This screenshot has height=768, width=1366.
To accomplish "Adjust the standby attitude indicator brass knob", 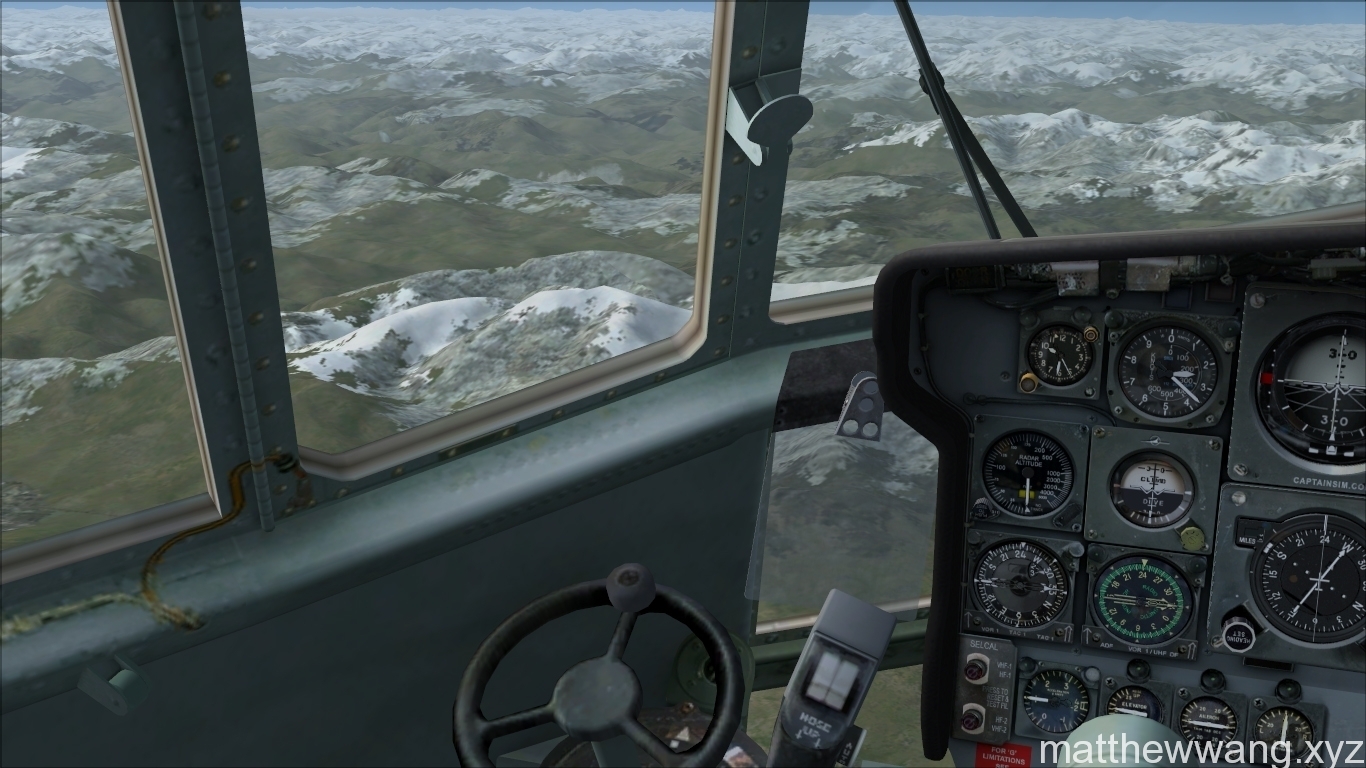I will pos(1191,538).
